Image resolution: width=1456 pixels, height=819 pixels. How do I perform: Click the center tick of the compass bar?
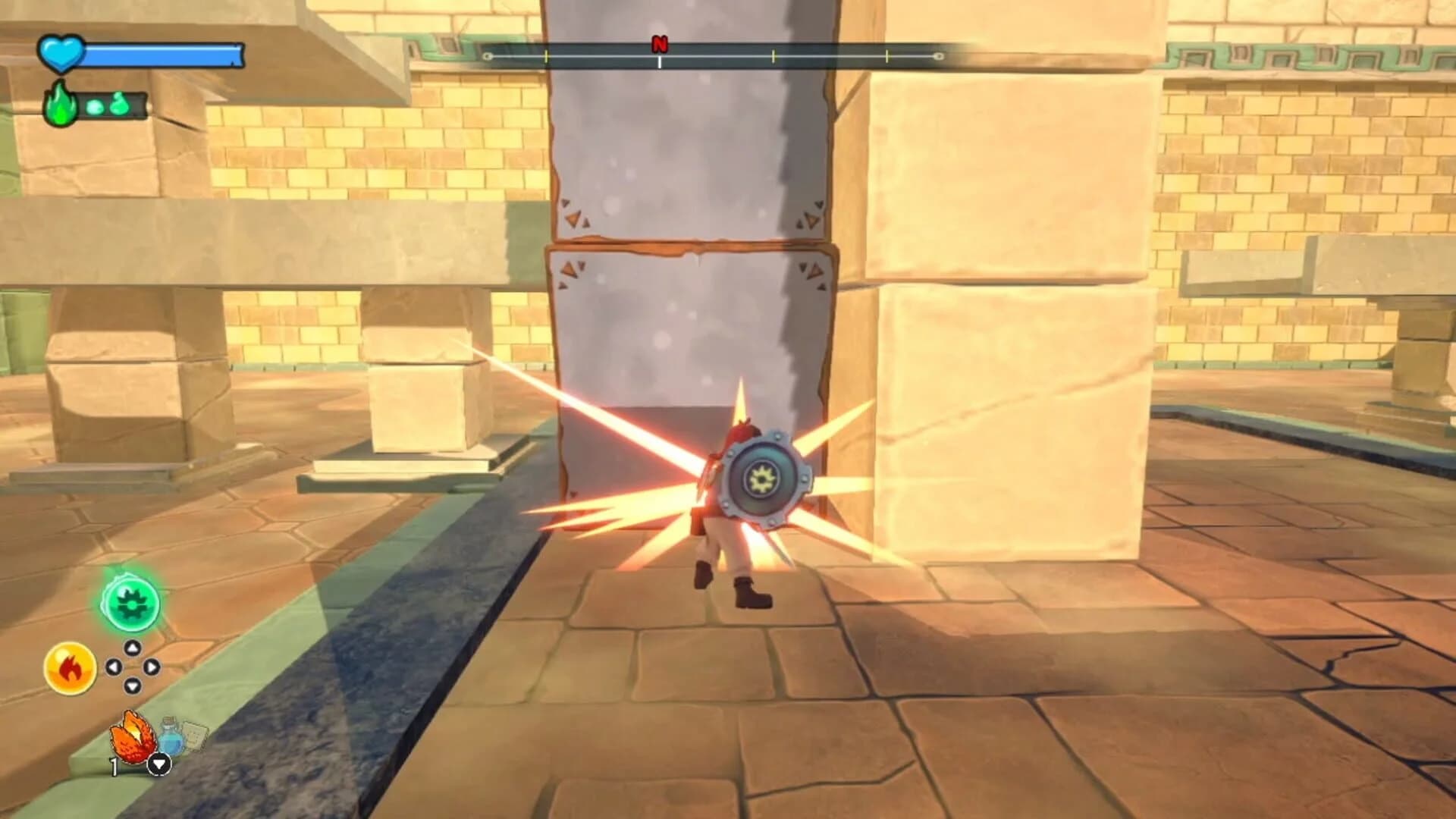(658, 61)
